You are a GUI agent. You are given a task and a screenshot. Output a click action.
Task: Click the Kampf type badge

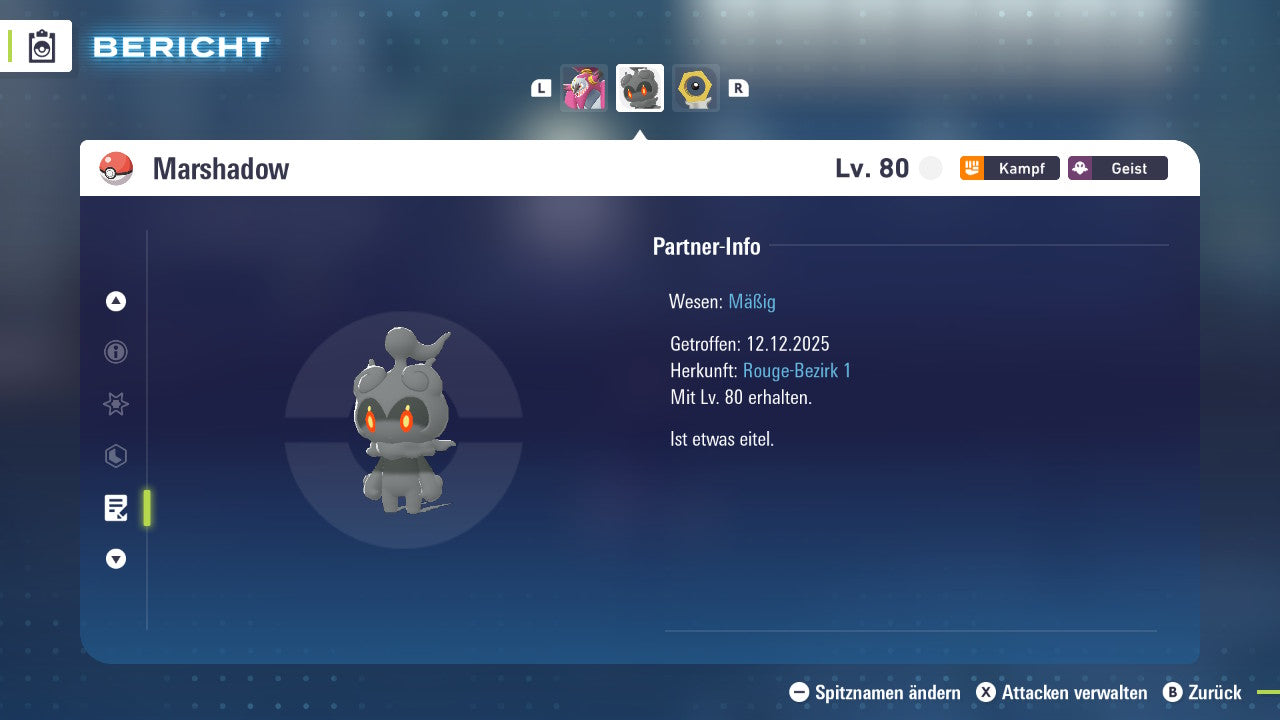pos(1009,168)
